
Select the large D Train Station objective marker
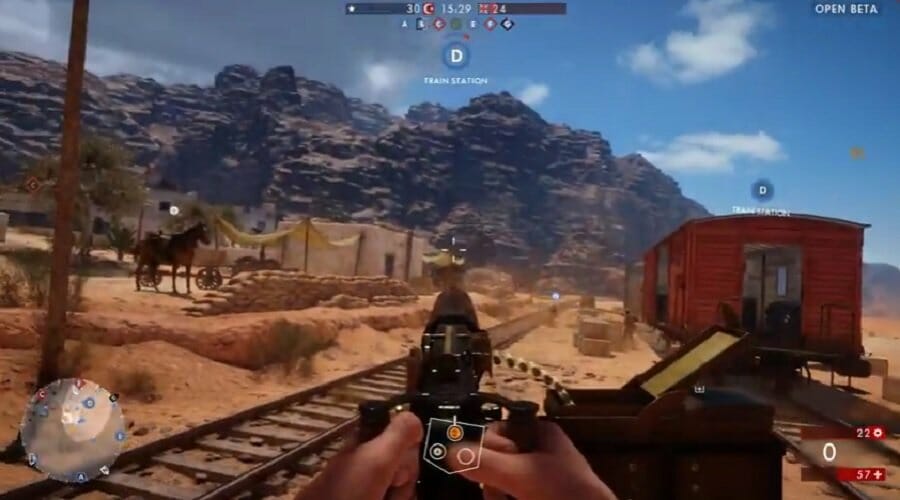coord(455,54)
